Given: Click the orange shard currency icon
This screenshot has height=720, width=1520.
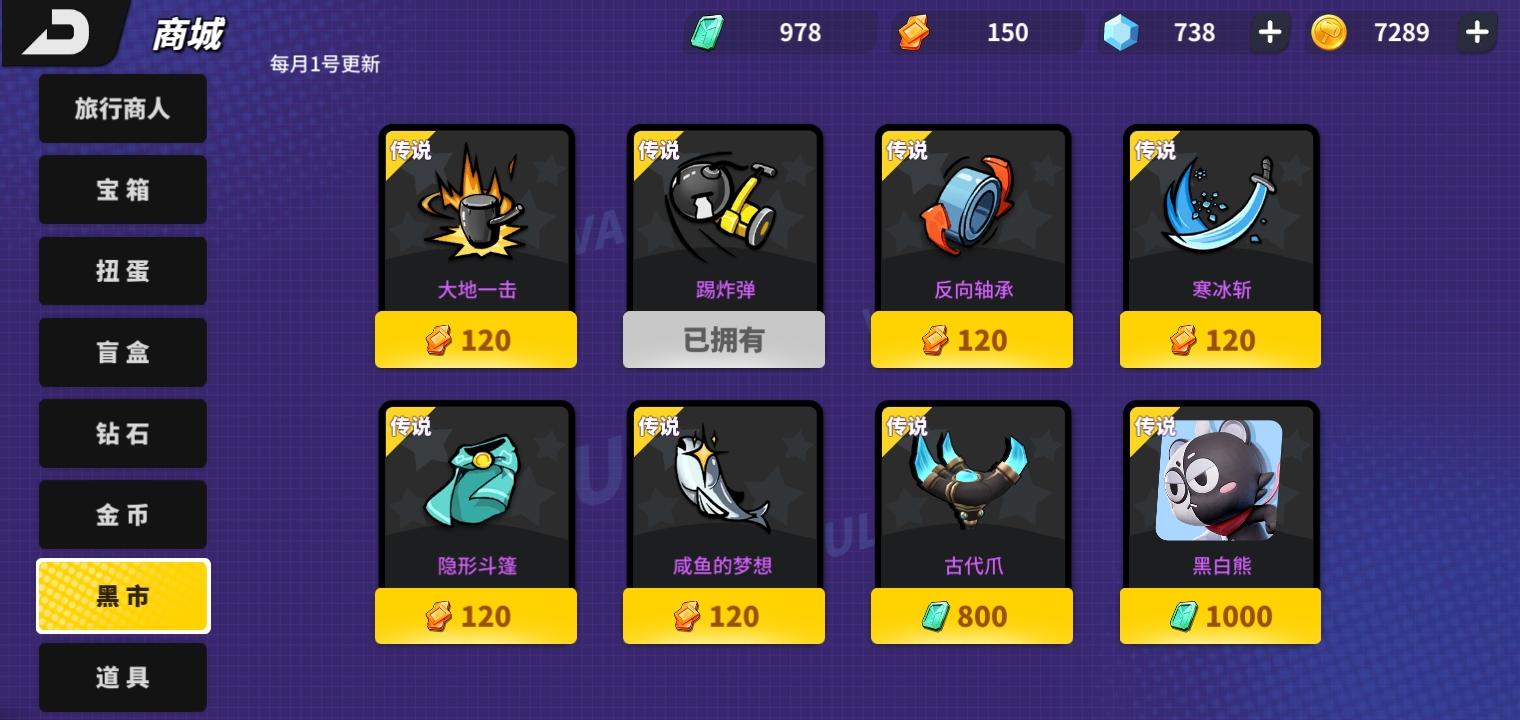Looking at the screenshot, I should coord(911,32).
